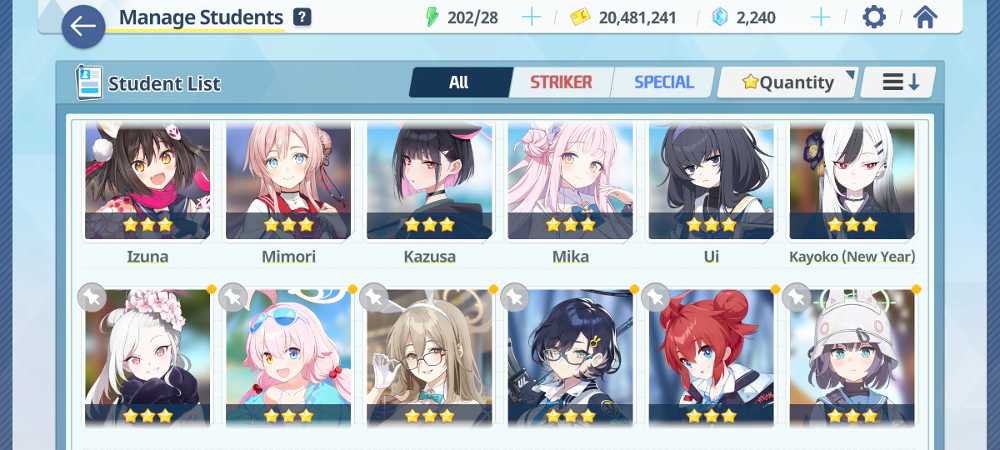This screenshot has height=450, width=1000.
Task: Add energy with the plus button
Action: 532,17
